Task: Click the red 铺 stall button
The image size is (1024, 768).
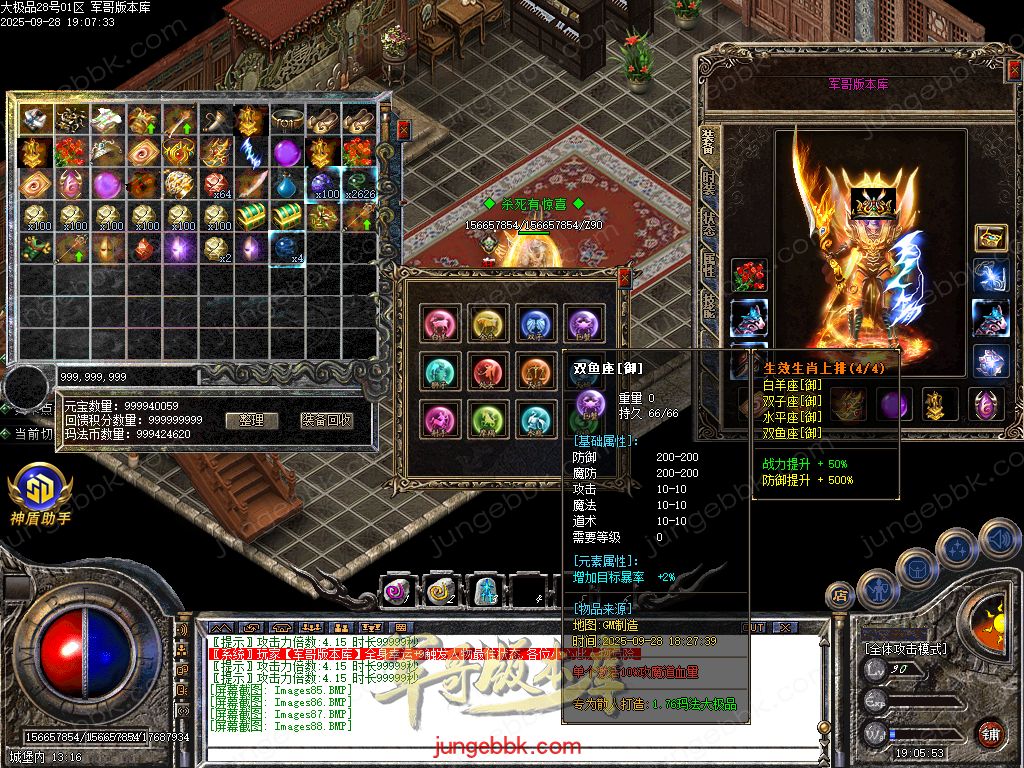Action: point(990,733)
